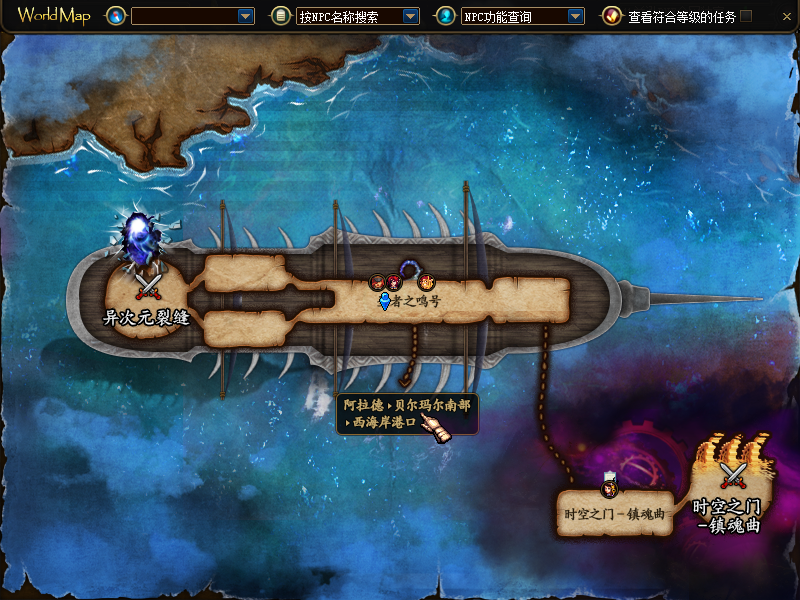This screenshot has height=600, width=800.
Task: Click the NPC portrait above 时空之门-镇魂曲 parchment
Action: 609,487
